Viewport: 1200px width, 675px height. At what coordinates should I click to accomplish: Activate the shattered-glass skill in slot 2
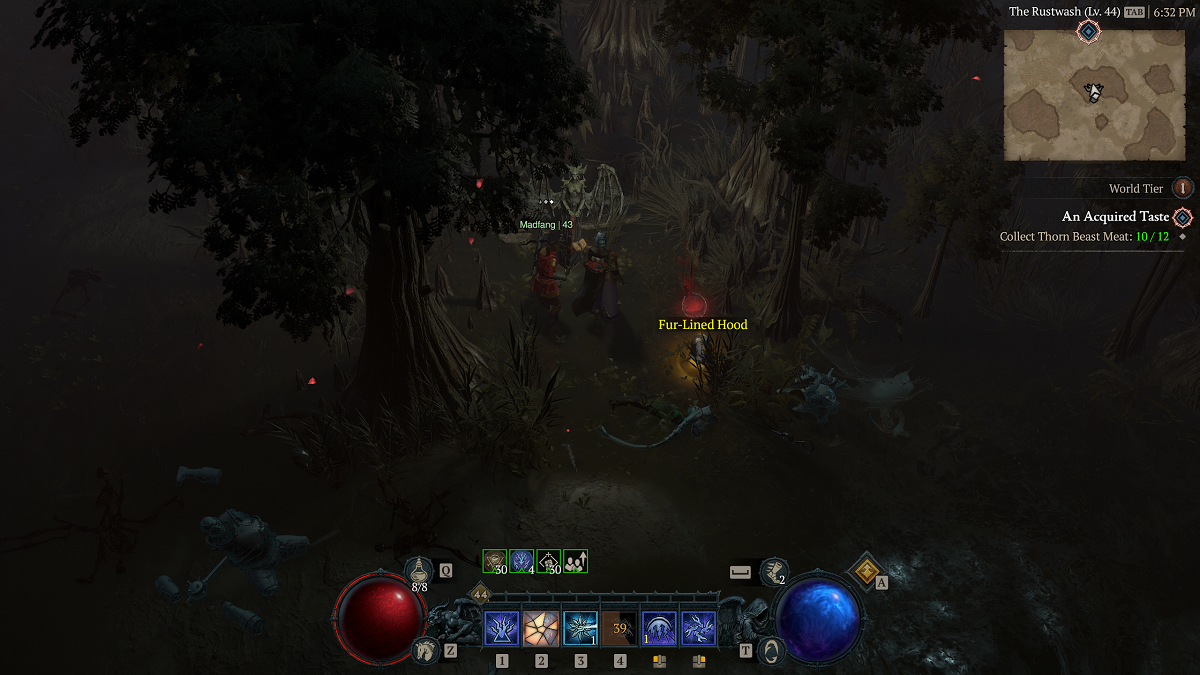point(541,628)
